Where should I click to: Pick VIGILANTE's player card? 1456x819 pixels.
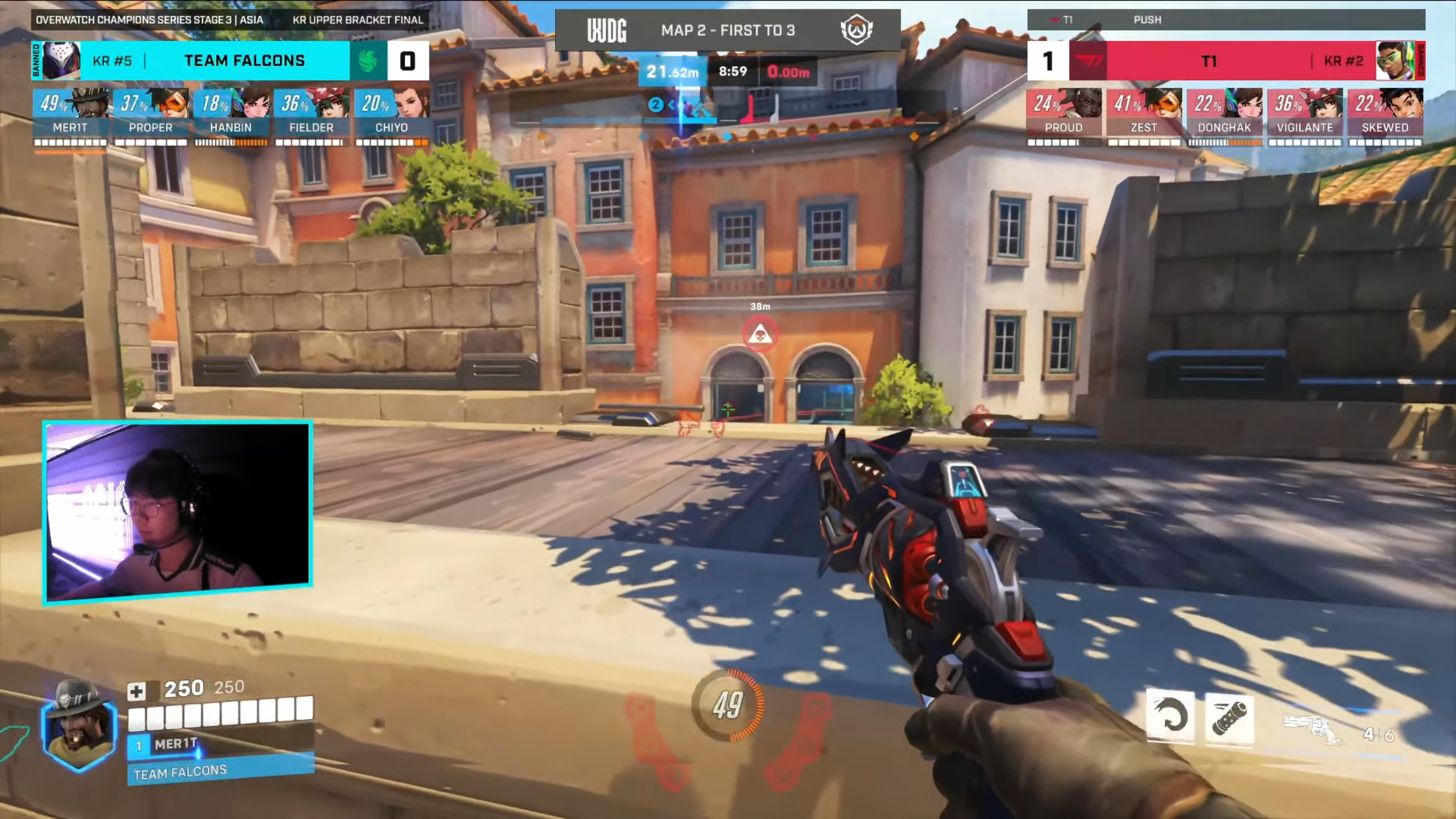[1305, 117]
